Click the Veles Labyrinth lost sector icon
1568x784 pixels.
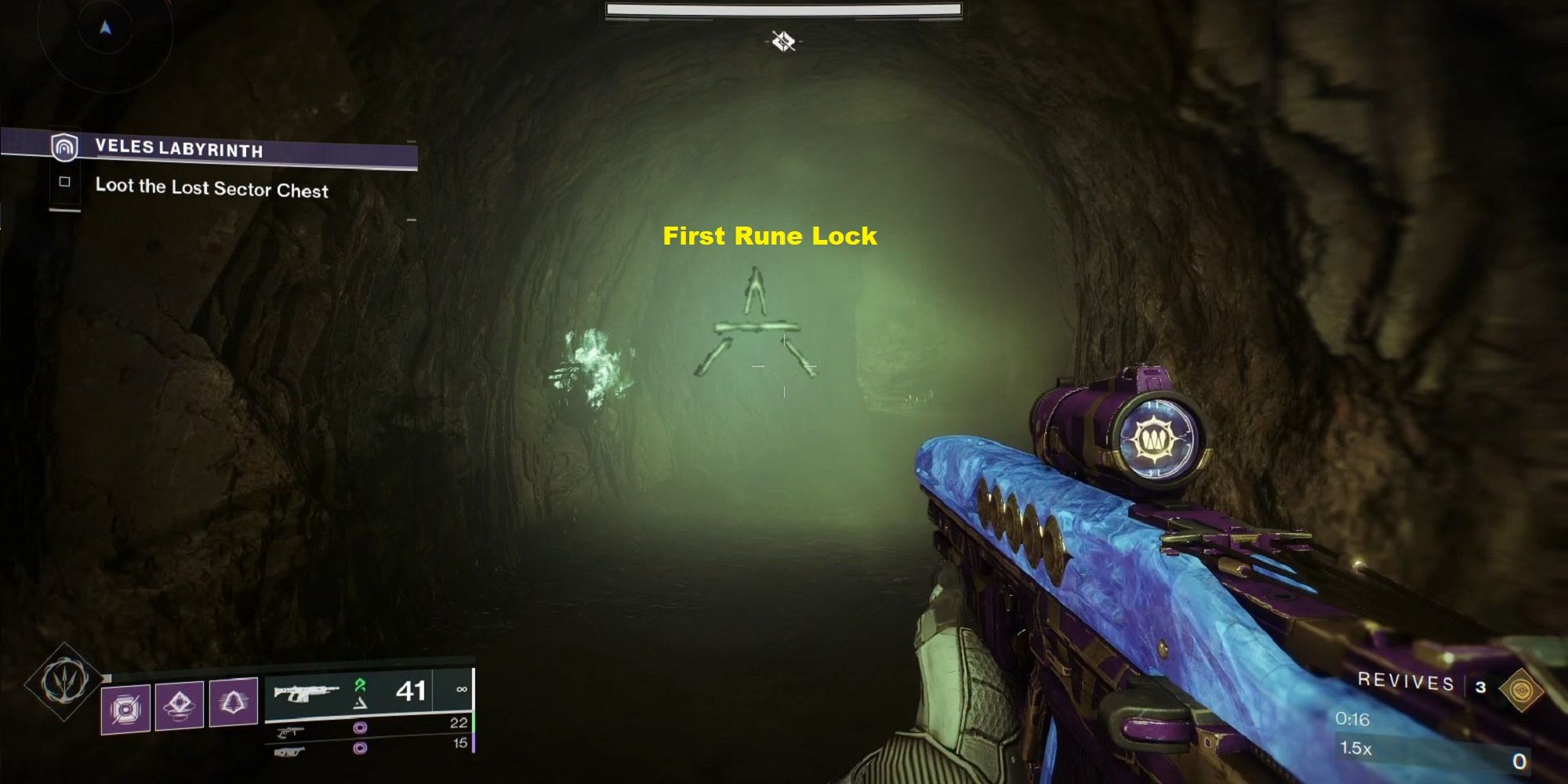click(64, 149)
